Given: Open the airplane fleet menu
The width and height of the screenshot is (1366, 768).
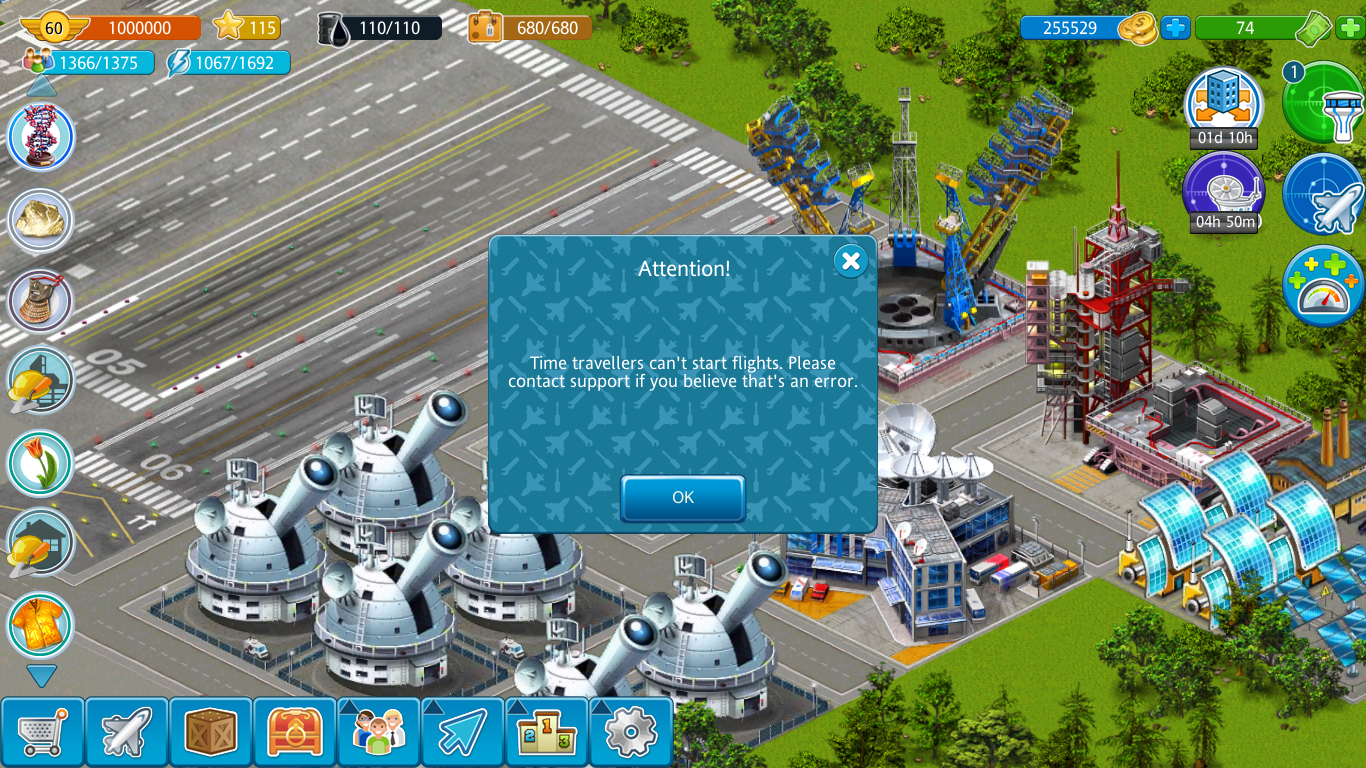Looking at the screenshot, I should pyautogui.click(x=126, y=733).
